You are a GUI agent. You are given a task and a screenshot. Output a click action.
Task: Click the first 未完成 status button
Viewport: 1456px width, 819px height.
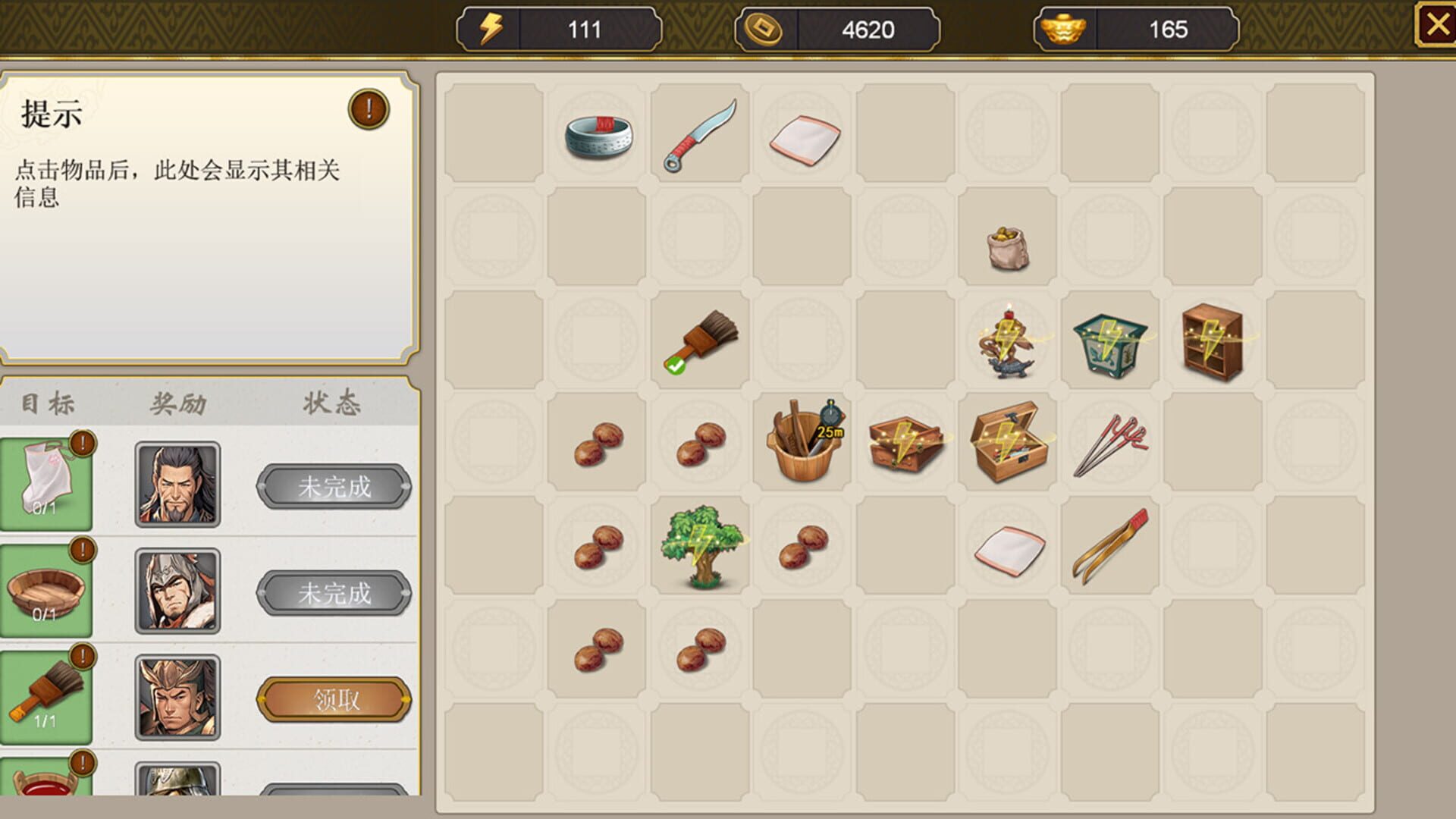(334, 486)
